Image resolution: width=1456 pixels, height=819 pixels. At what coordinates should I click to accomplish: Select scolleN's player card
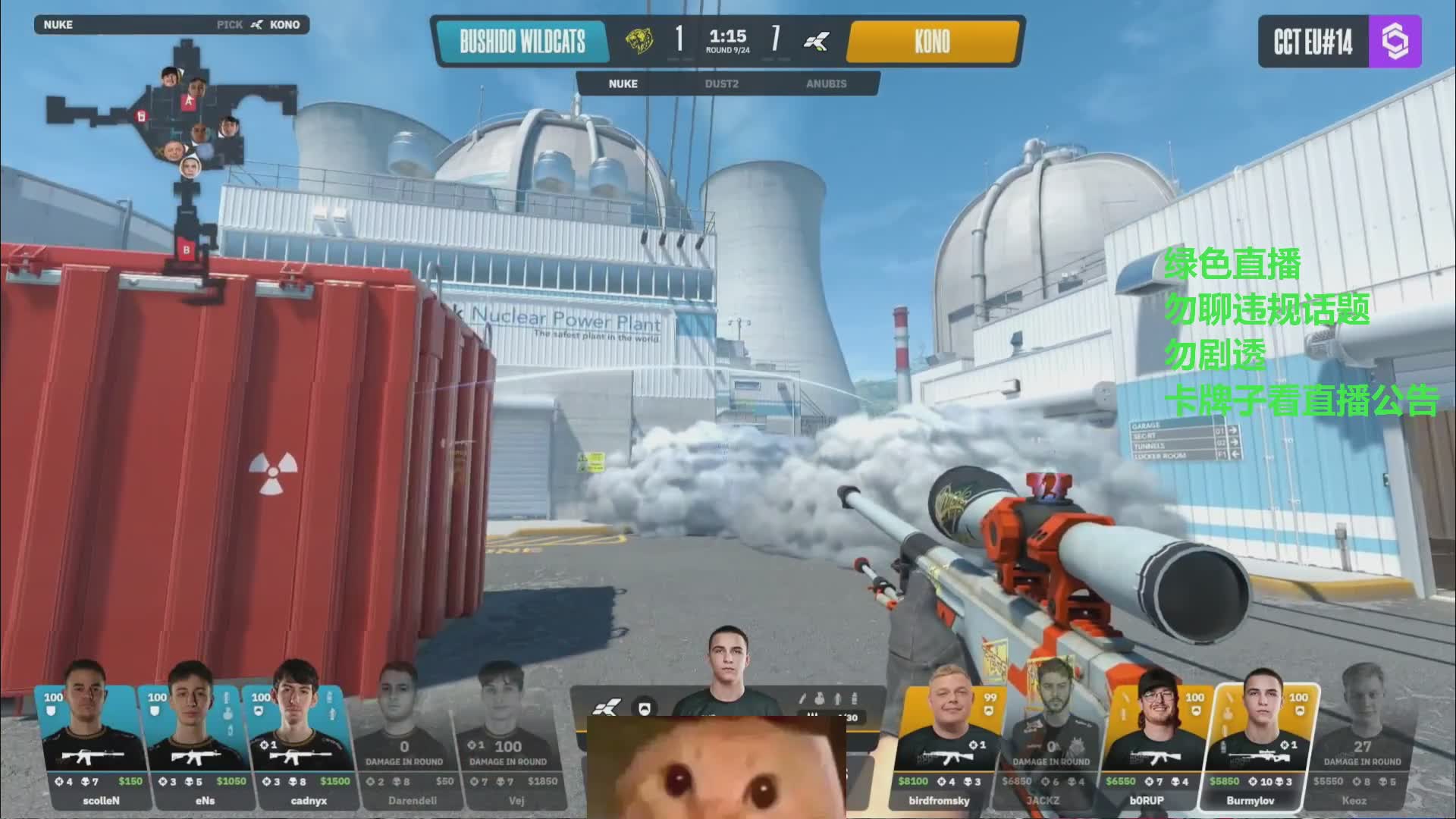[x=89, y=747]
